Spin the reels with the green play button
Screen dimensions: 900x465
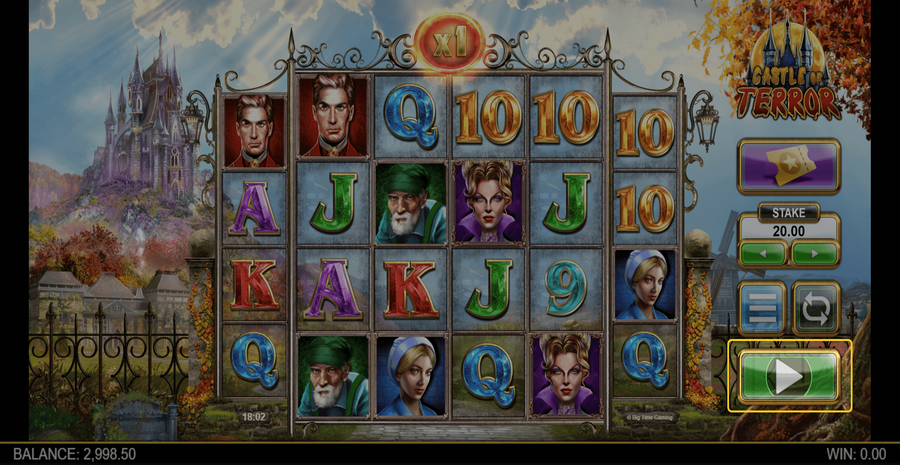pyautogui.click(x=789, y=376)
